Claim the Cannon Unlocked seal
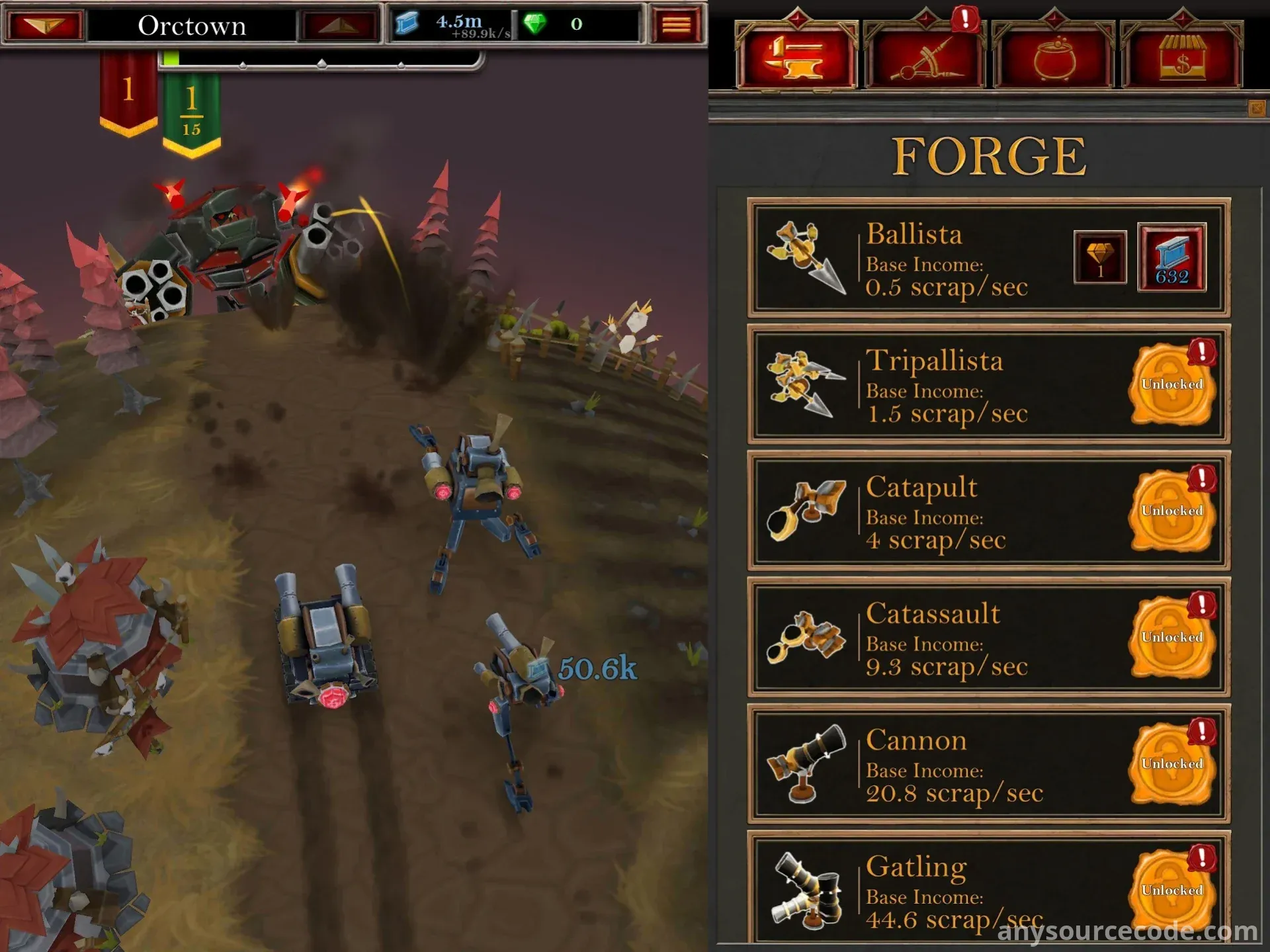Viewport: 1270px width, 952px height. (1171, 763)
